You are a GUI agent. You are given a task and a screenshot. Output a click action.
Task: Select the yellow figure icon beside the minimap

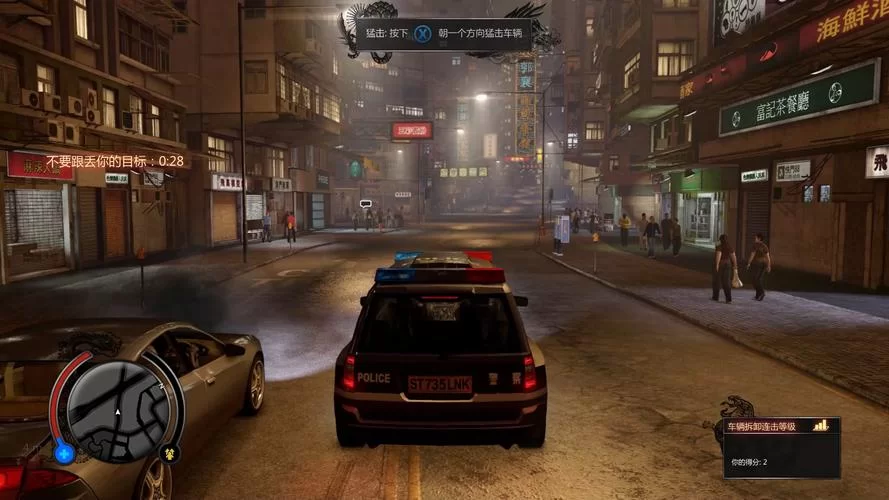click(x=170, y=453)
